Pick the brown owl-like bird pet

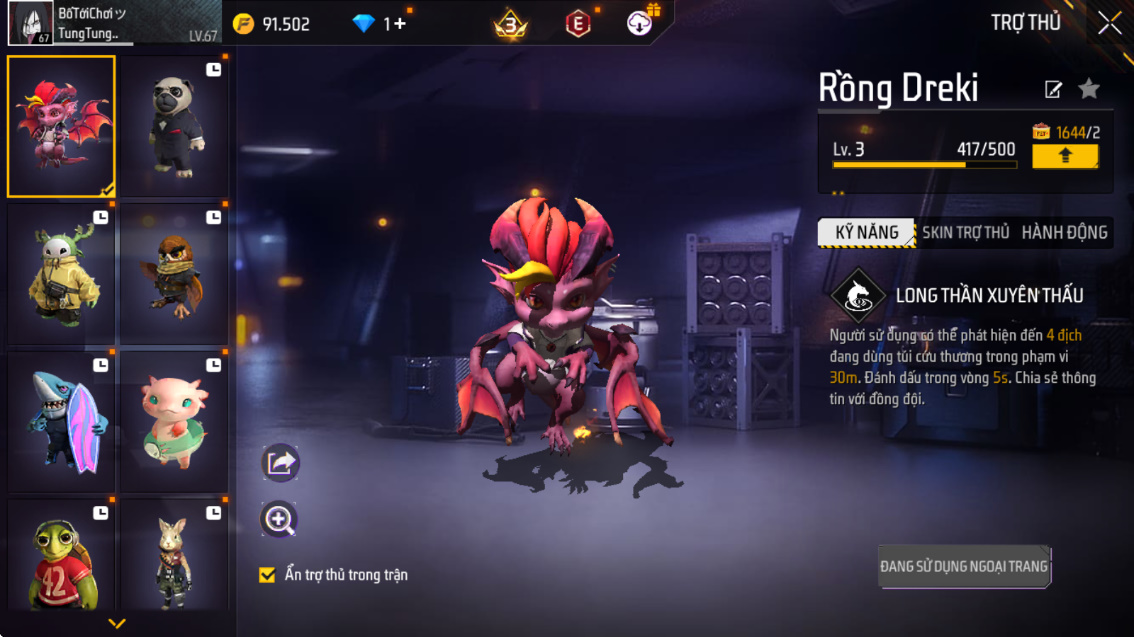174,274
